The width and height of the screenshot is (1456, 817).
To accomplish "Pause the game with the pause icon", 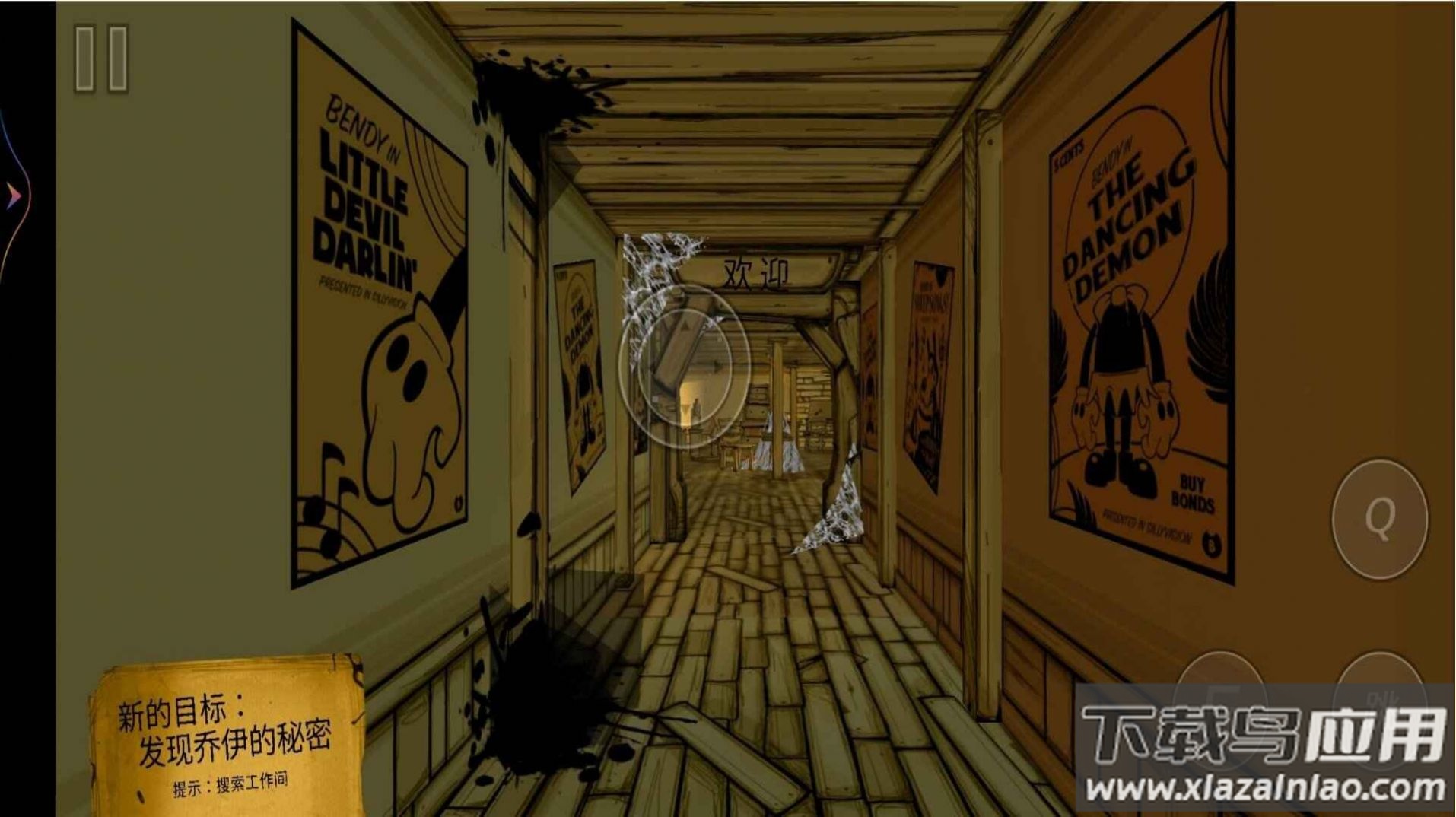I will 101,59.
